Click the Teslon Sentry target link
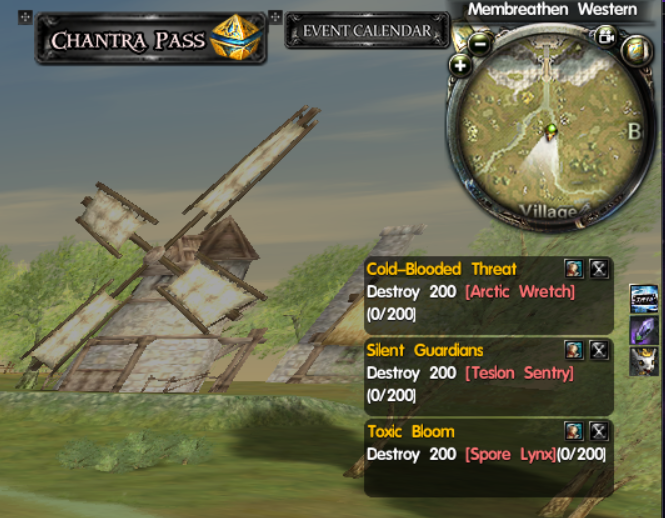 pos(518,373)
